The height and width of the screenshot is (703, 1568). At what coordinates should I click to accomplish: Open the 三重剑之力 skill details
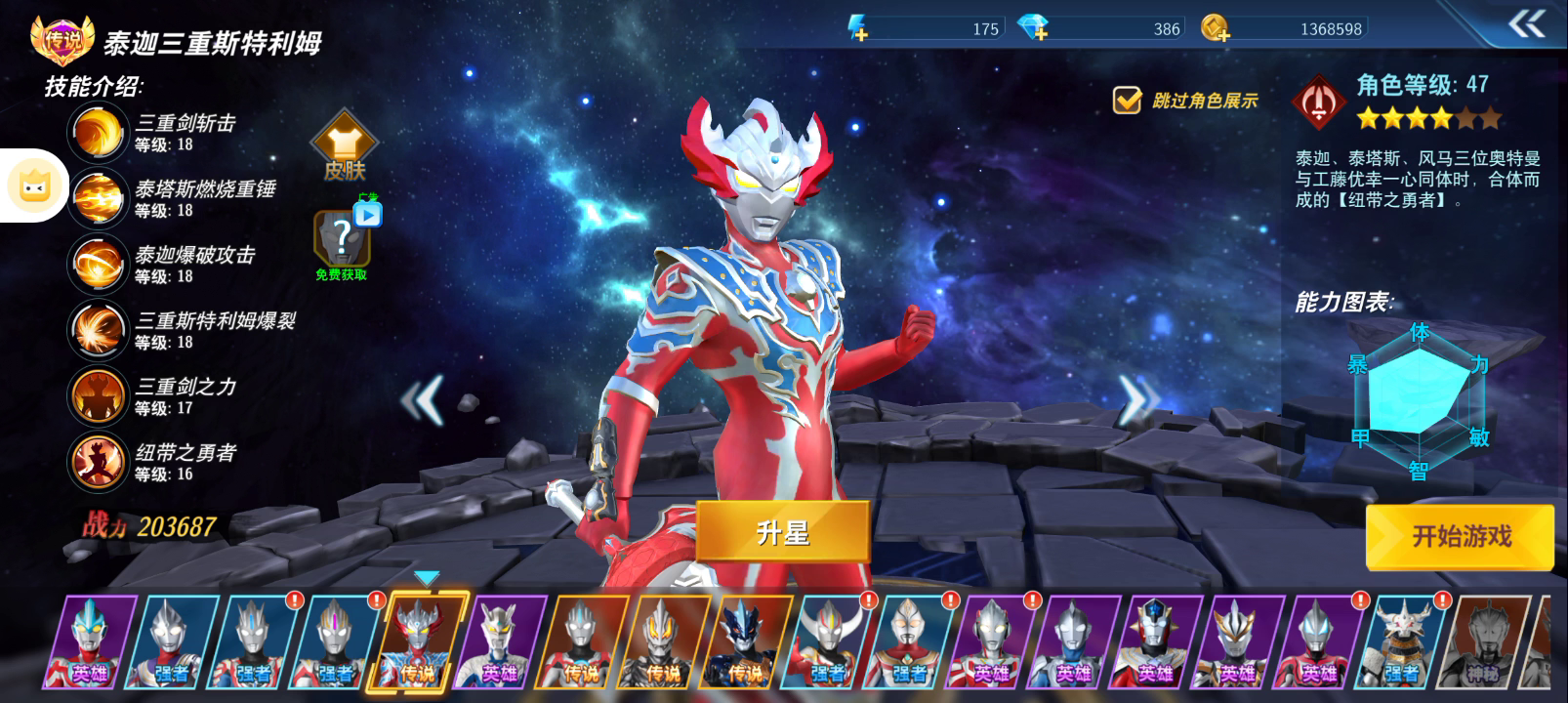click(x=98, y=395)
